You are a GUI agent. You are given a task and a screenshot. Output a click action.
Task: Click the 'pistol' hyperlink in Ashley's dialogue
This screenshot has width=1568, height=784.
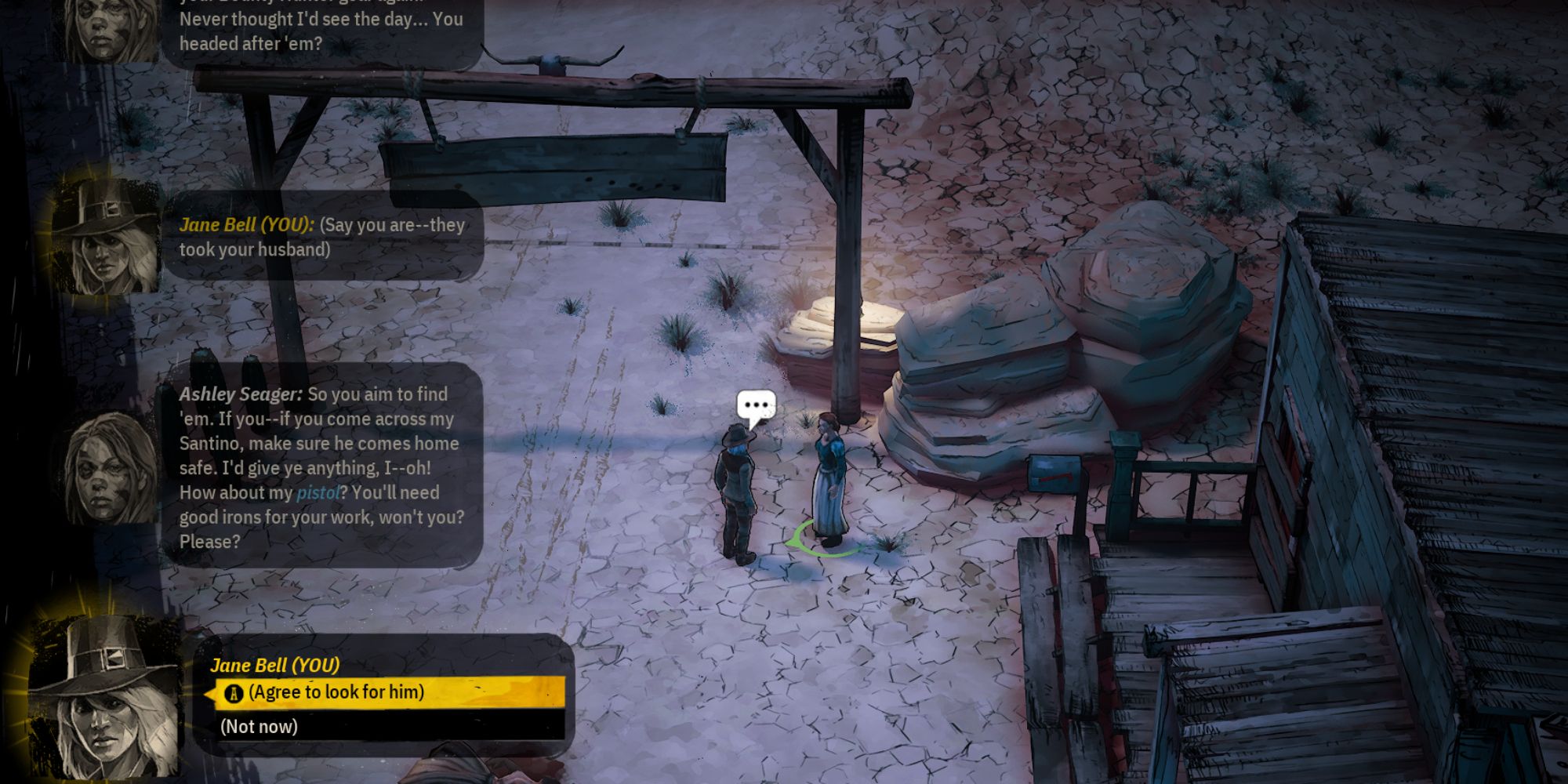[317, 492]
